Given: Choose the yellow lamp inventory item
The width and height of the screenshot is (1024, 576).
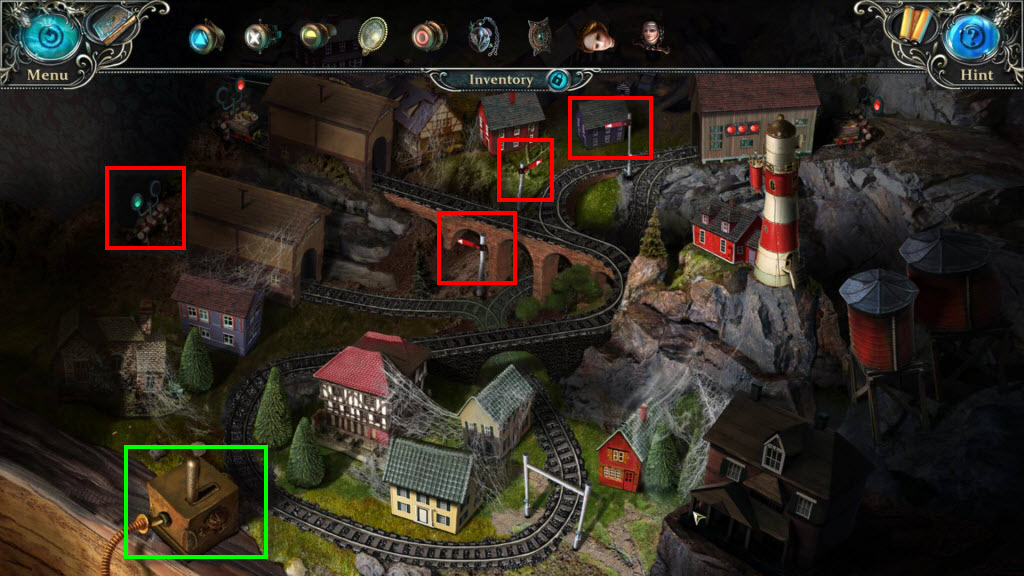Looking at the screenshot, I should pyautogui.click(x=317, y=36).
